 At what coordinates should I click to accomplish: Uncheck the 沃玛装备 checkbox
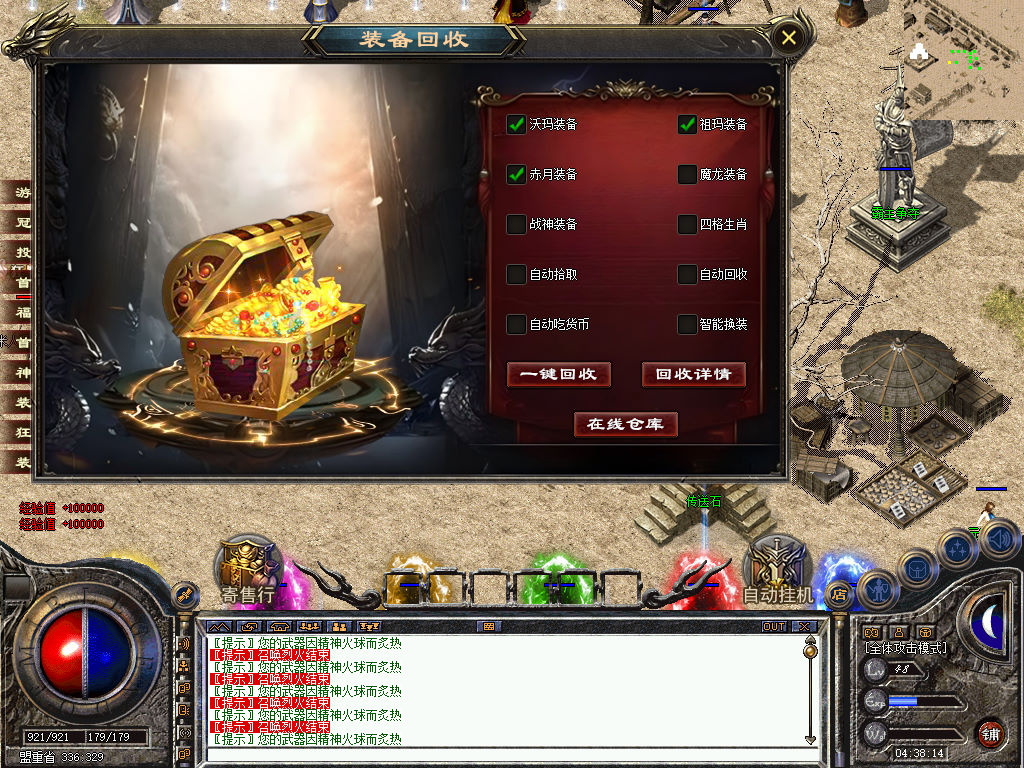pos(516,124)
